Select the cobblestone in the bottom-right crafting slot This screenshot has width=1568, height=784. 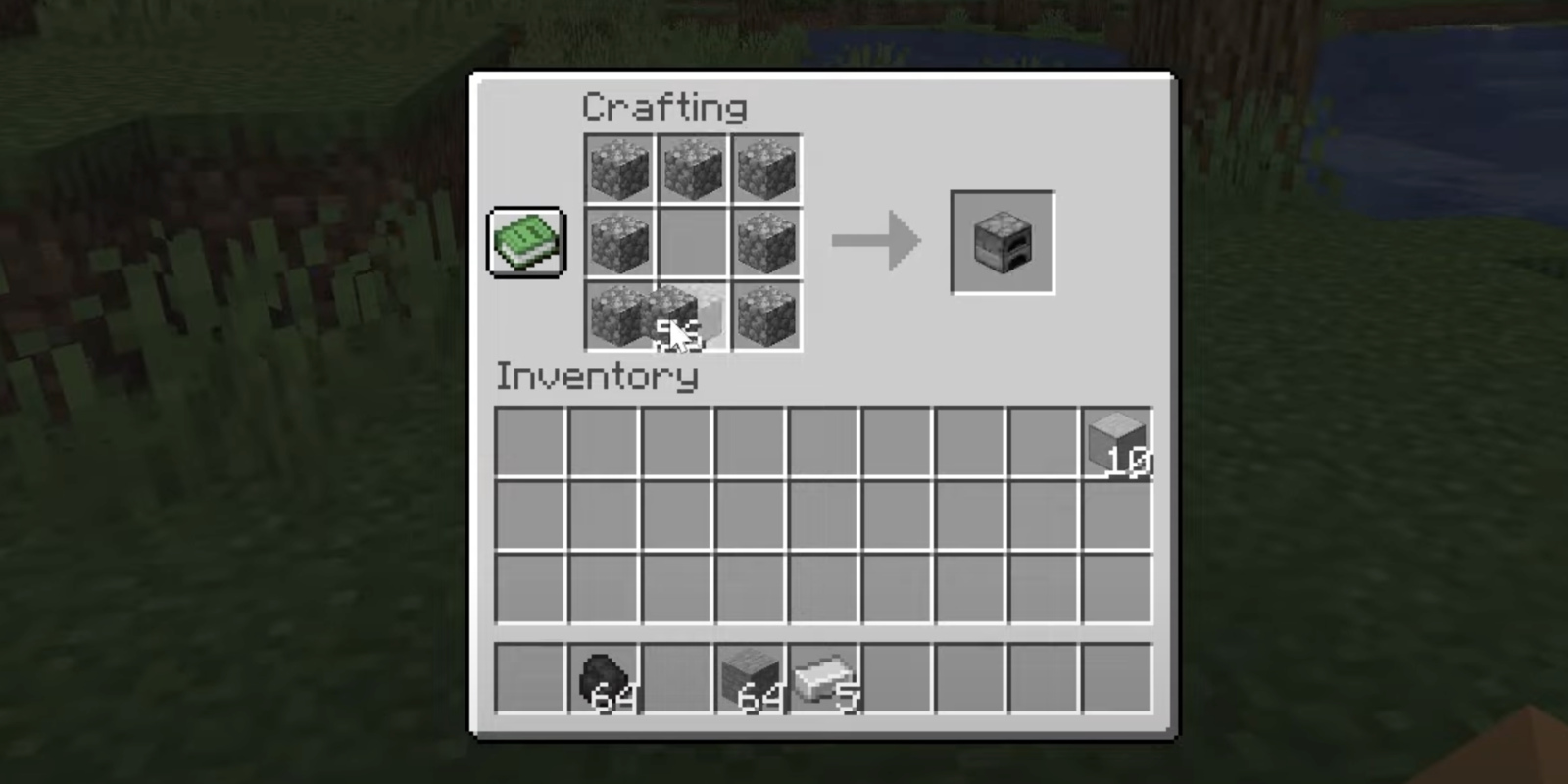(766, 316)
